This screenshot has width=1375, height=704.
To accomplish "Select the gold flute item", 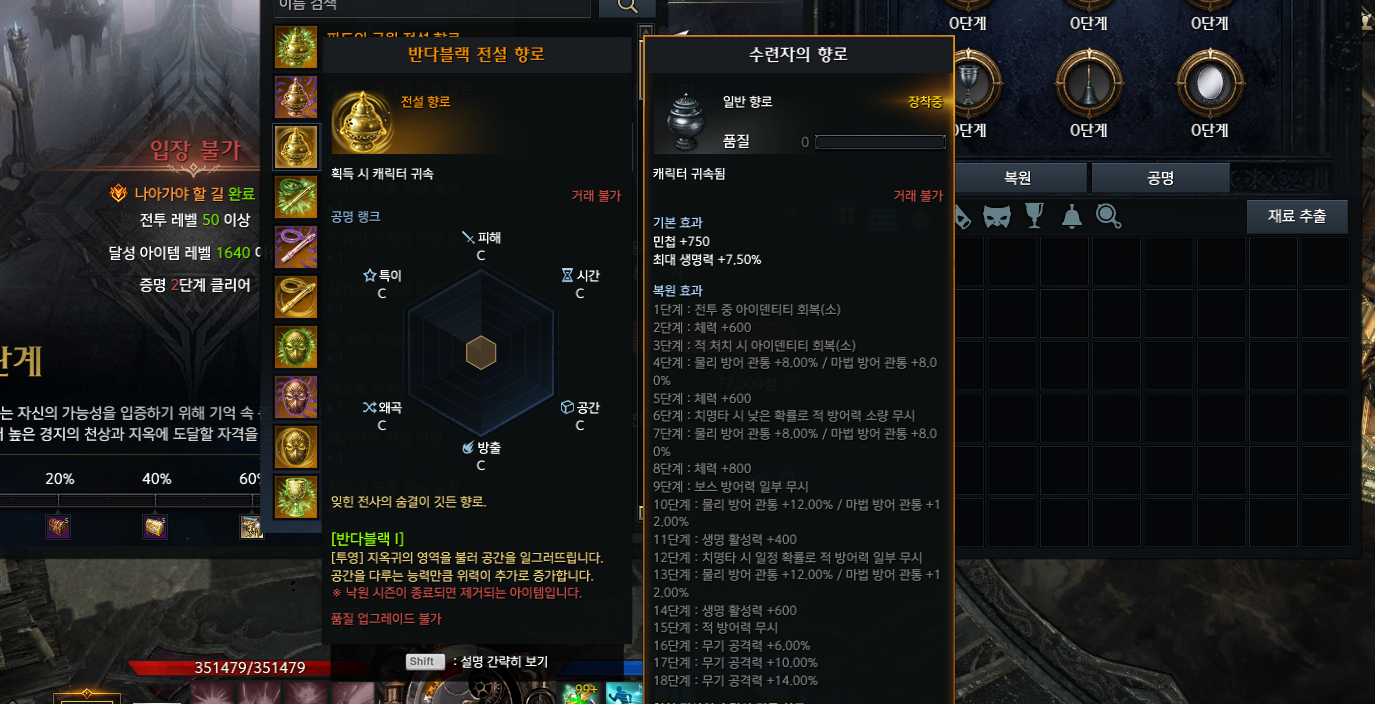I will pos(296,297).
